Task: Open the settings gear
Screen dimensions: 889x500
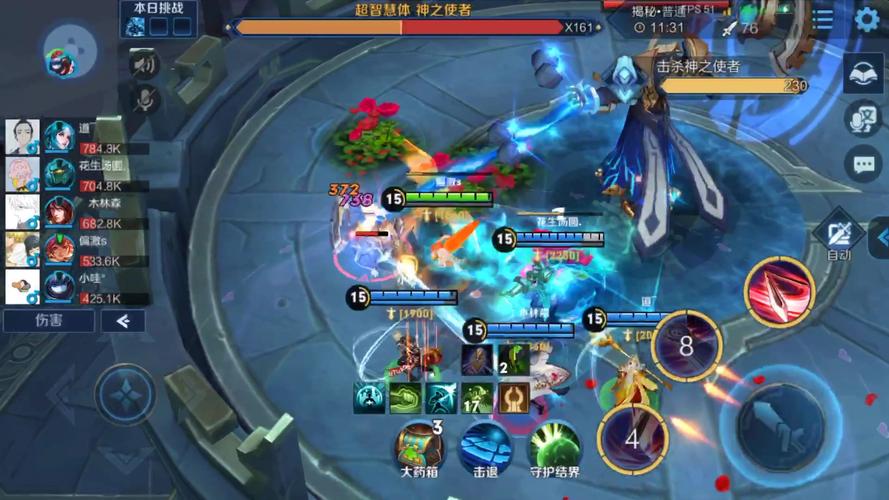Action: [x=867, y=19]
